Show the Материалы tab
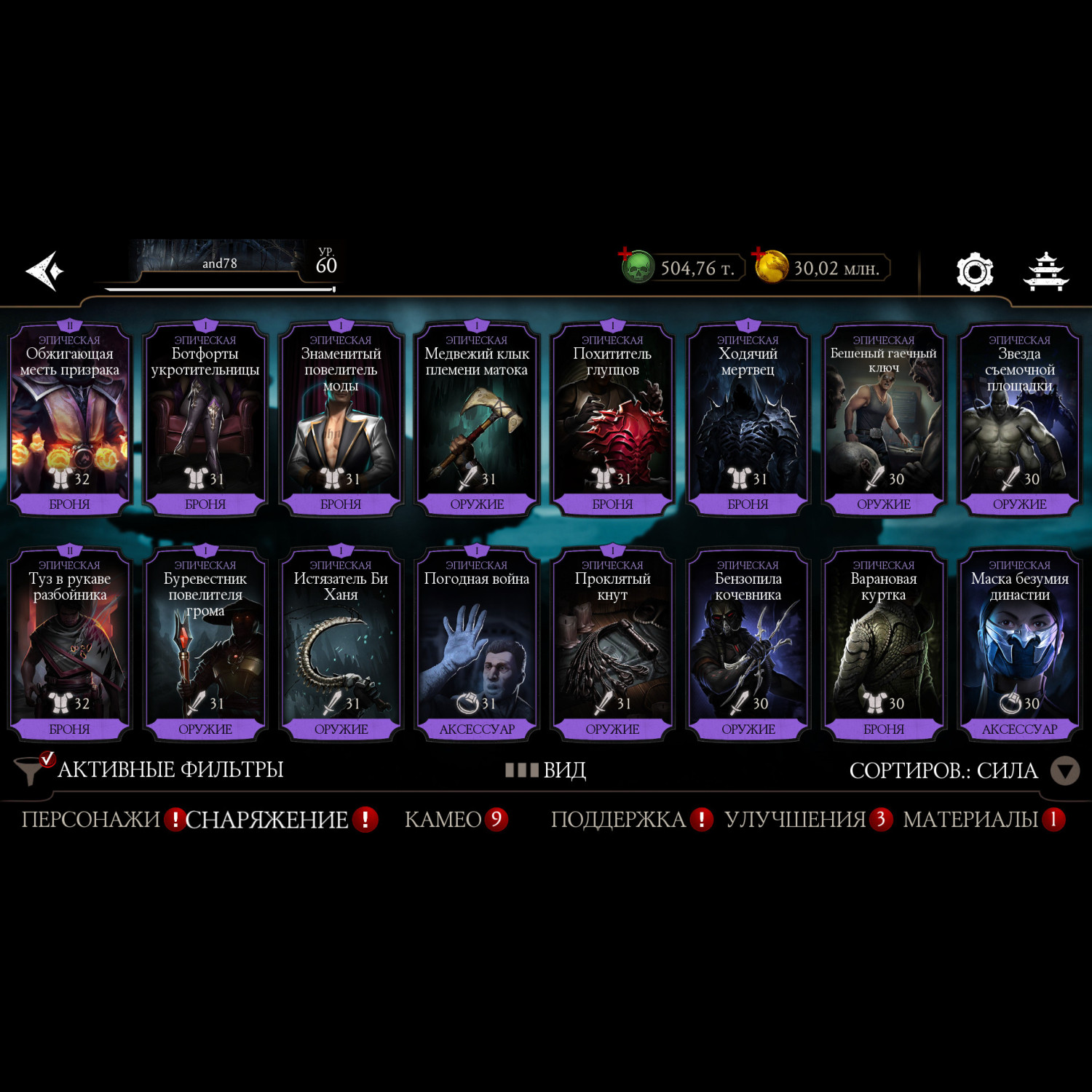 970,820
